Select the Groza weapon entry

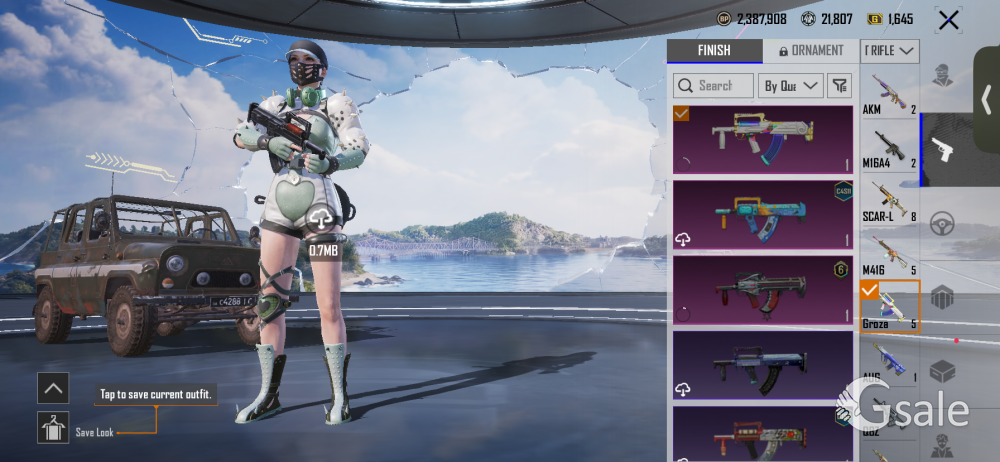889,307
